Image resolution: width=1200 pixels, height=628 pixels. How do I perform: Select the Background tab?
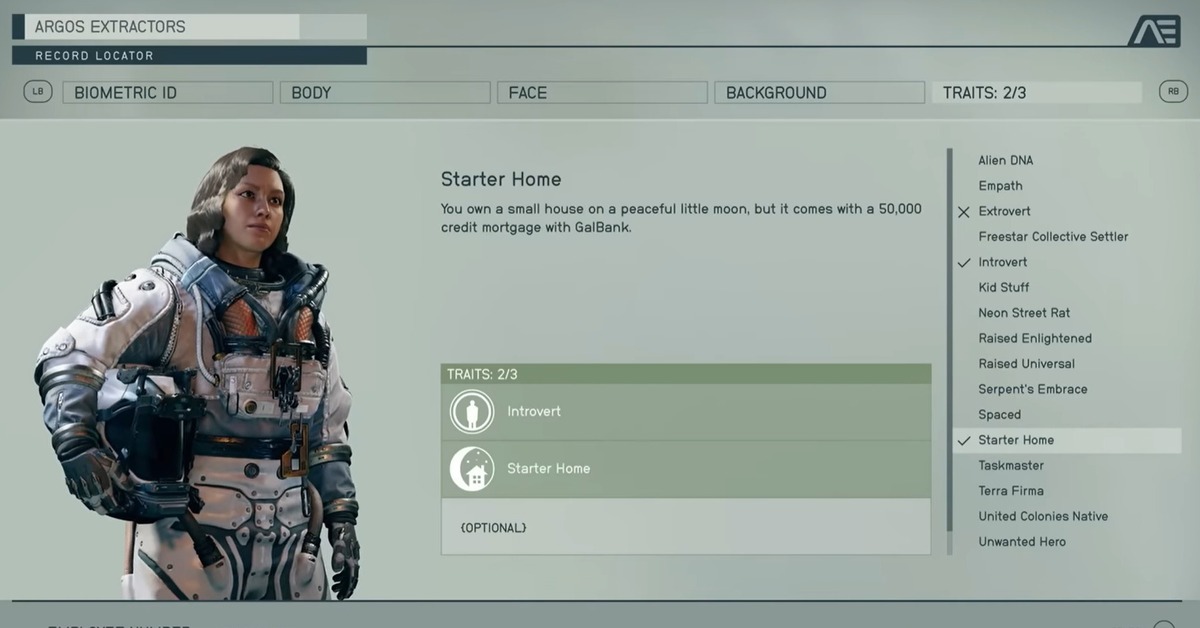tap(819, 93)
